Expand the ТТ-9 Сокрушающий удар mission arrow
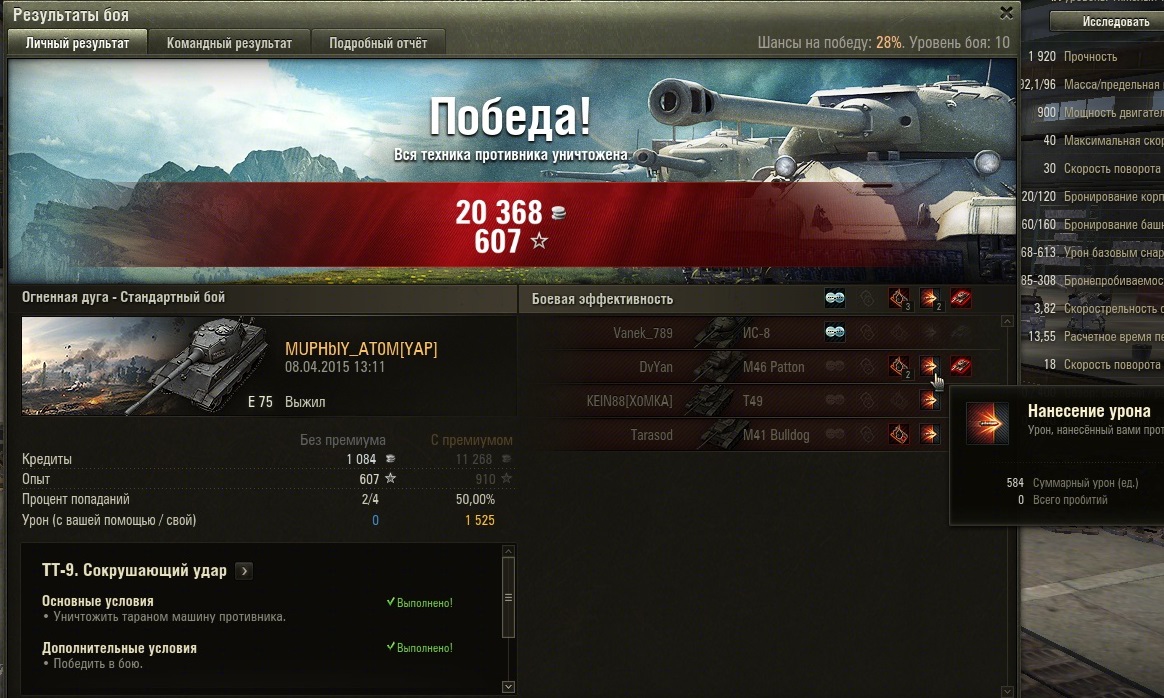1164x698 pixels. point(245,571)
